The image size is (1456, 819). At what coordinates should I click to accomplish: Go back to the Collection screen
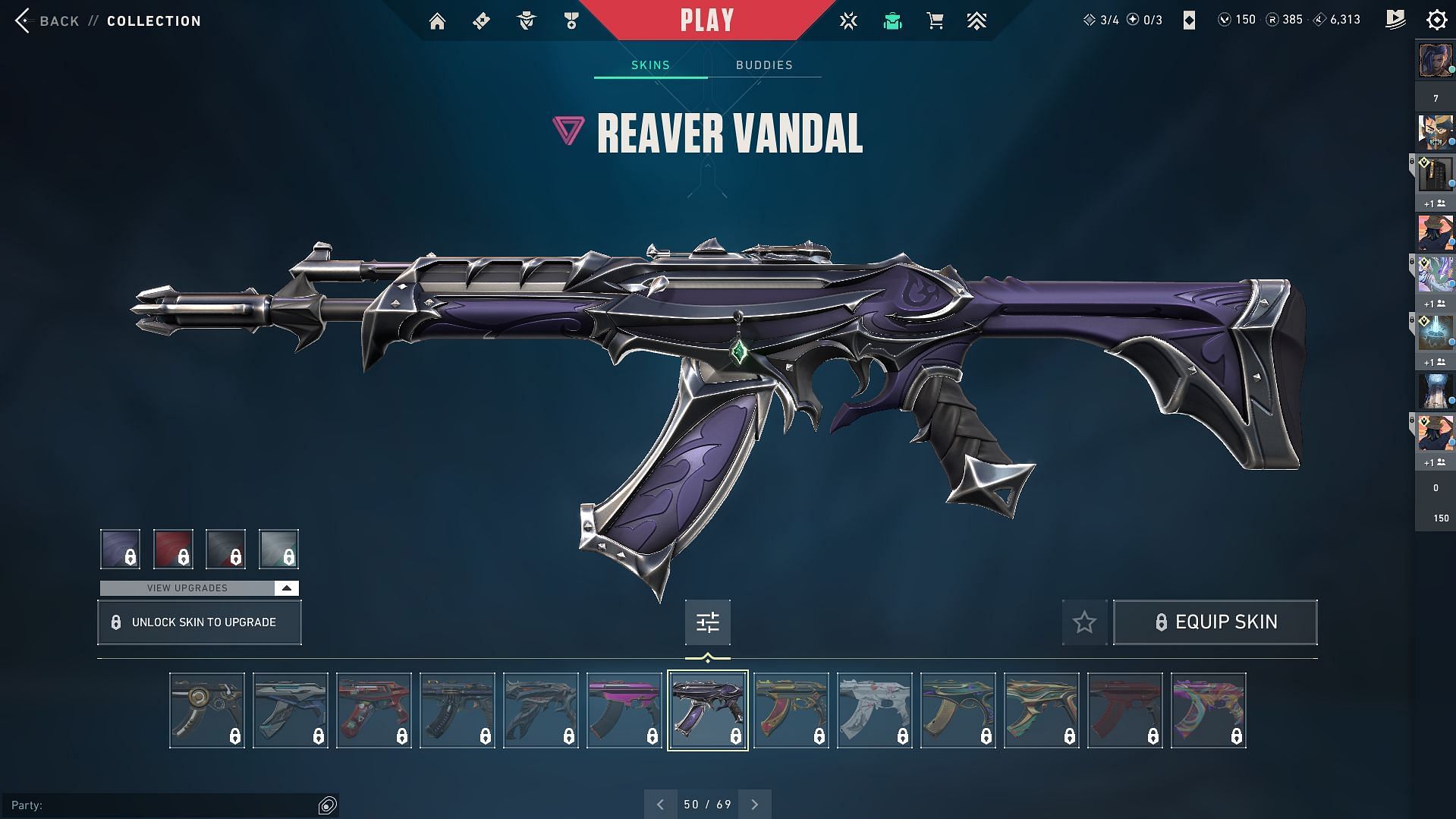pos(47,20)
